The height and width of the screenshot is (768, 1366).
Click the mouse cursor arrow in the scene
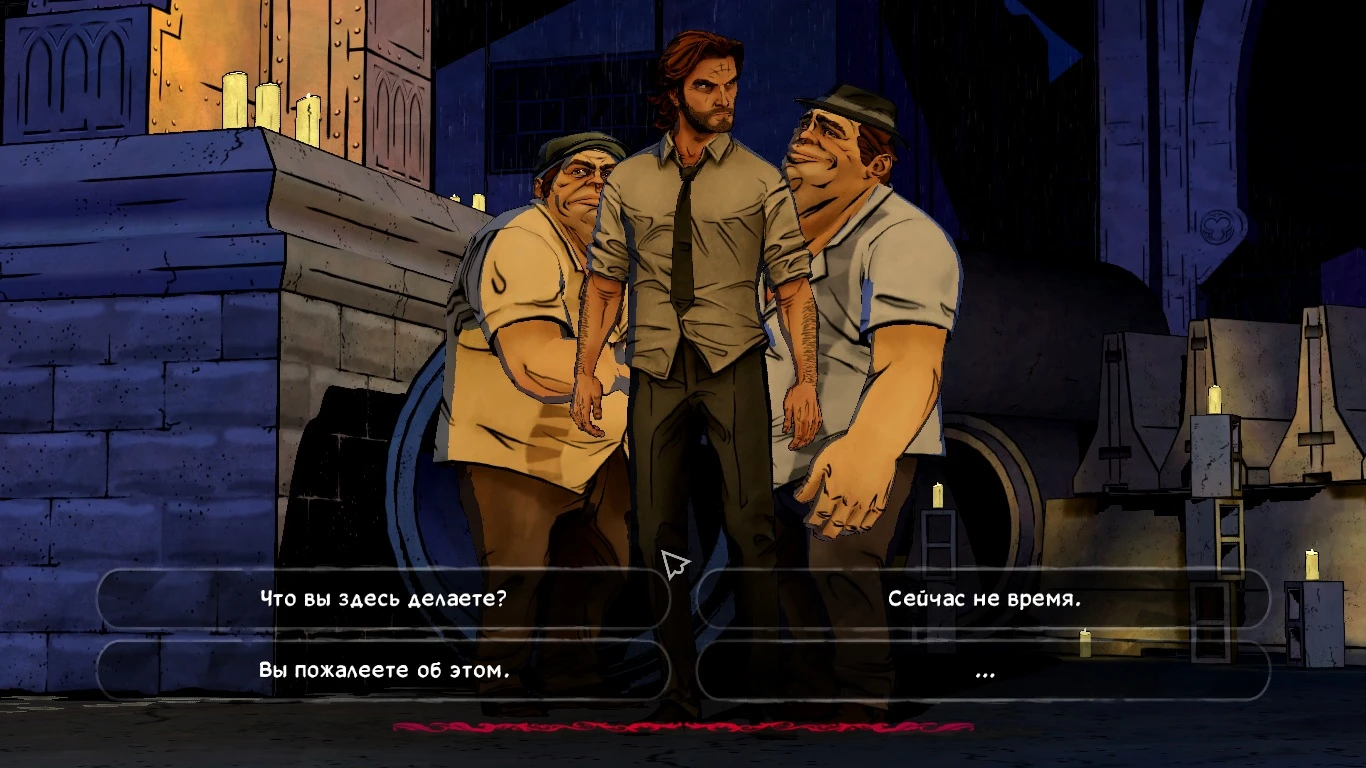(x=673, y=563)
